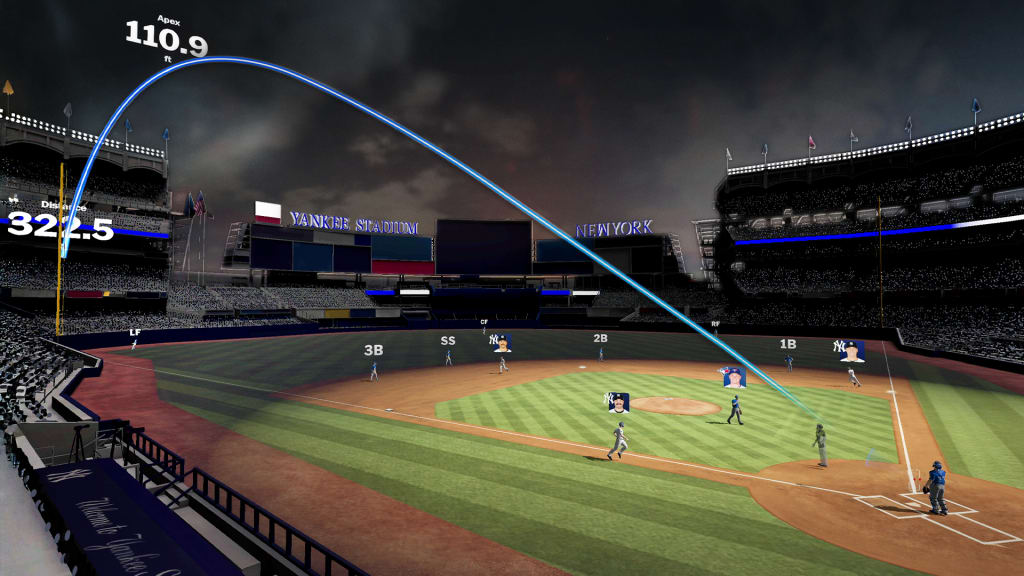Select the 3B position label

(373, 351)
